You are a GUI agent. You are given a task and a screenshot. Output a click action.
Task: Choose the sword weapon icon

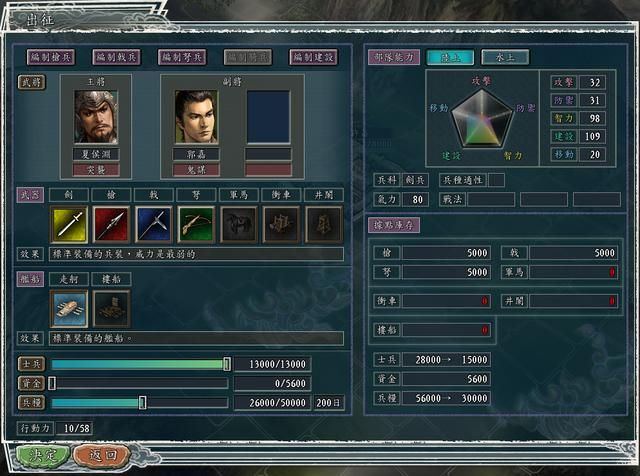(x=67, y=224)
